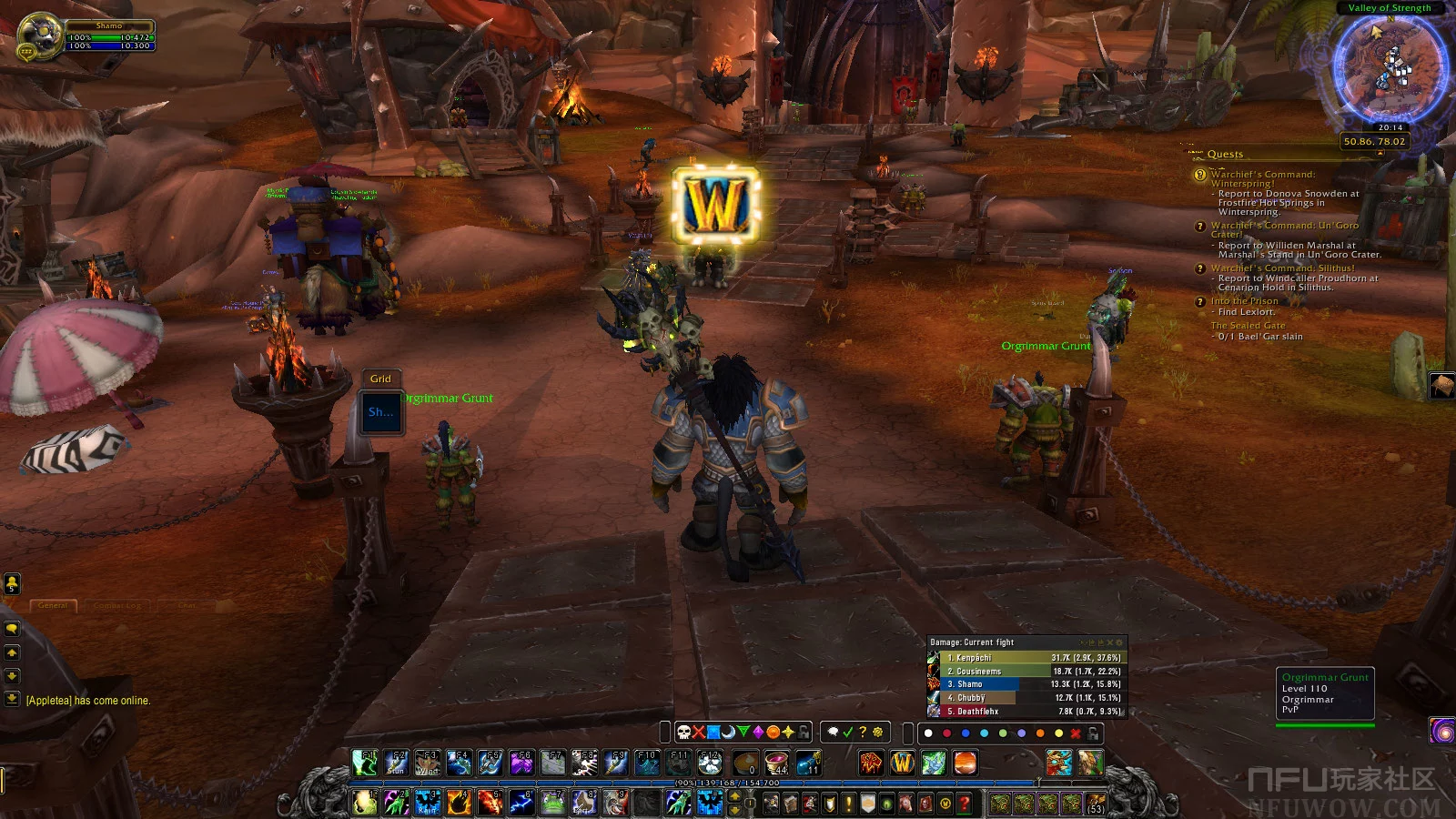Activate the F1 action bar ability
This screenshot has width=1456, height=819.
click(x=365, y=763)
